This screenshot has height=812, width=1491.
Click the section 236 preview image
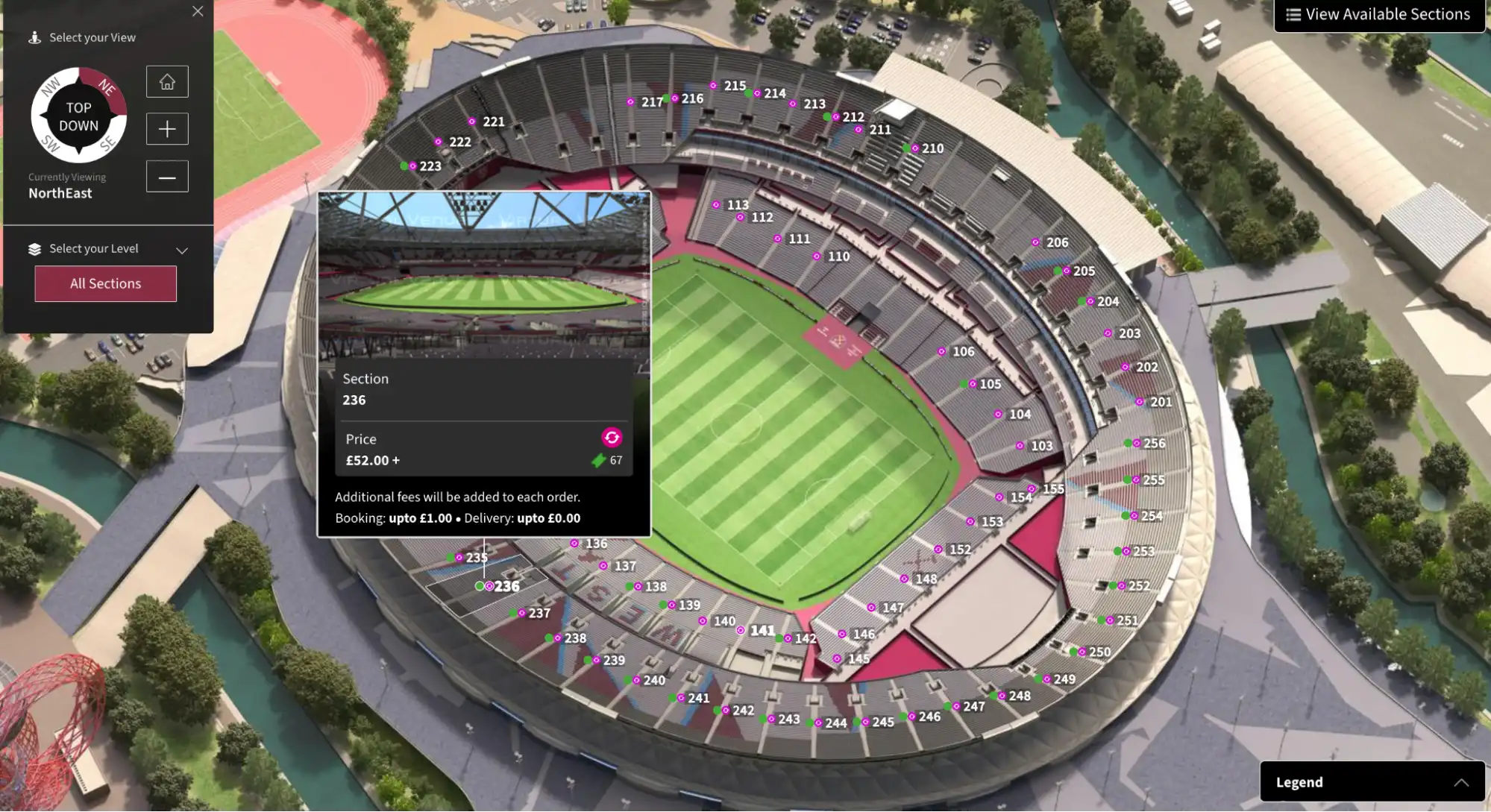click(x=484, y=276)
